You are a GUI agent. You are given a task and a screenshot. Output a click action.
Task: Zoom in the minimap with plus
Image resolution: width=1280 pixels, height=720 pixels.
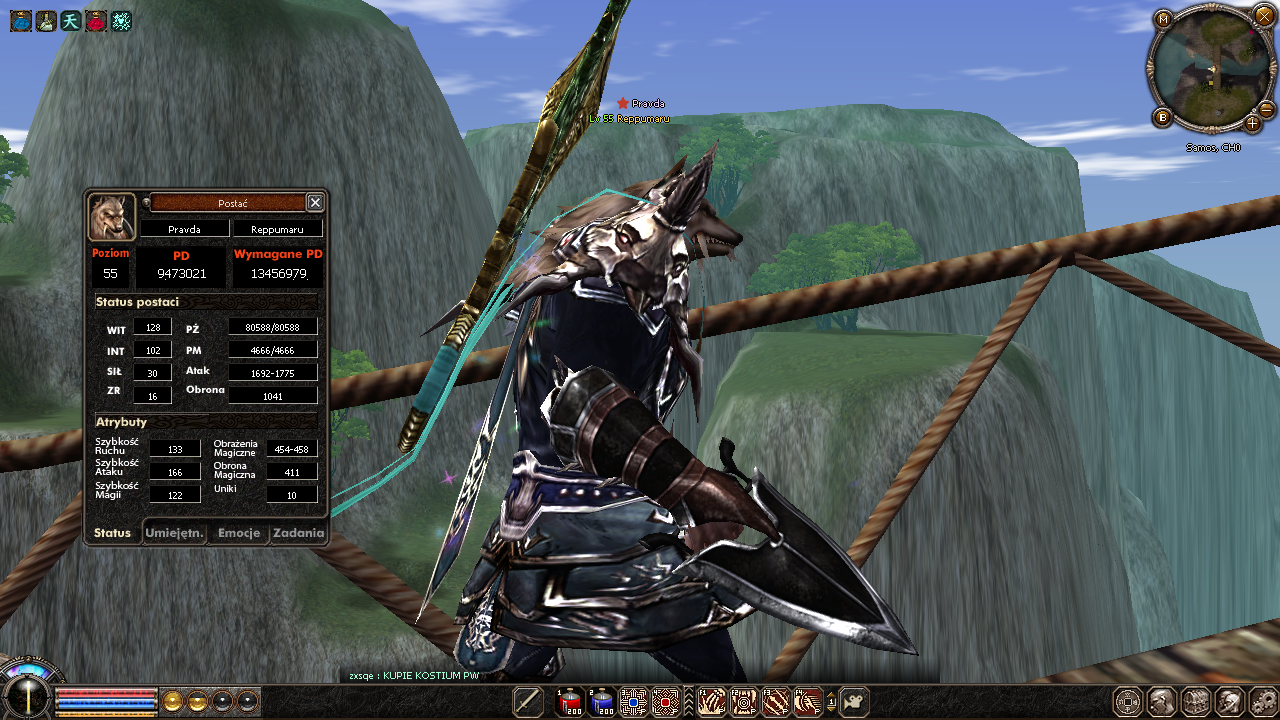pos(1252,124)
